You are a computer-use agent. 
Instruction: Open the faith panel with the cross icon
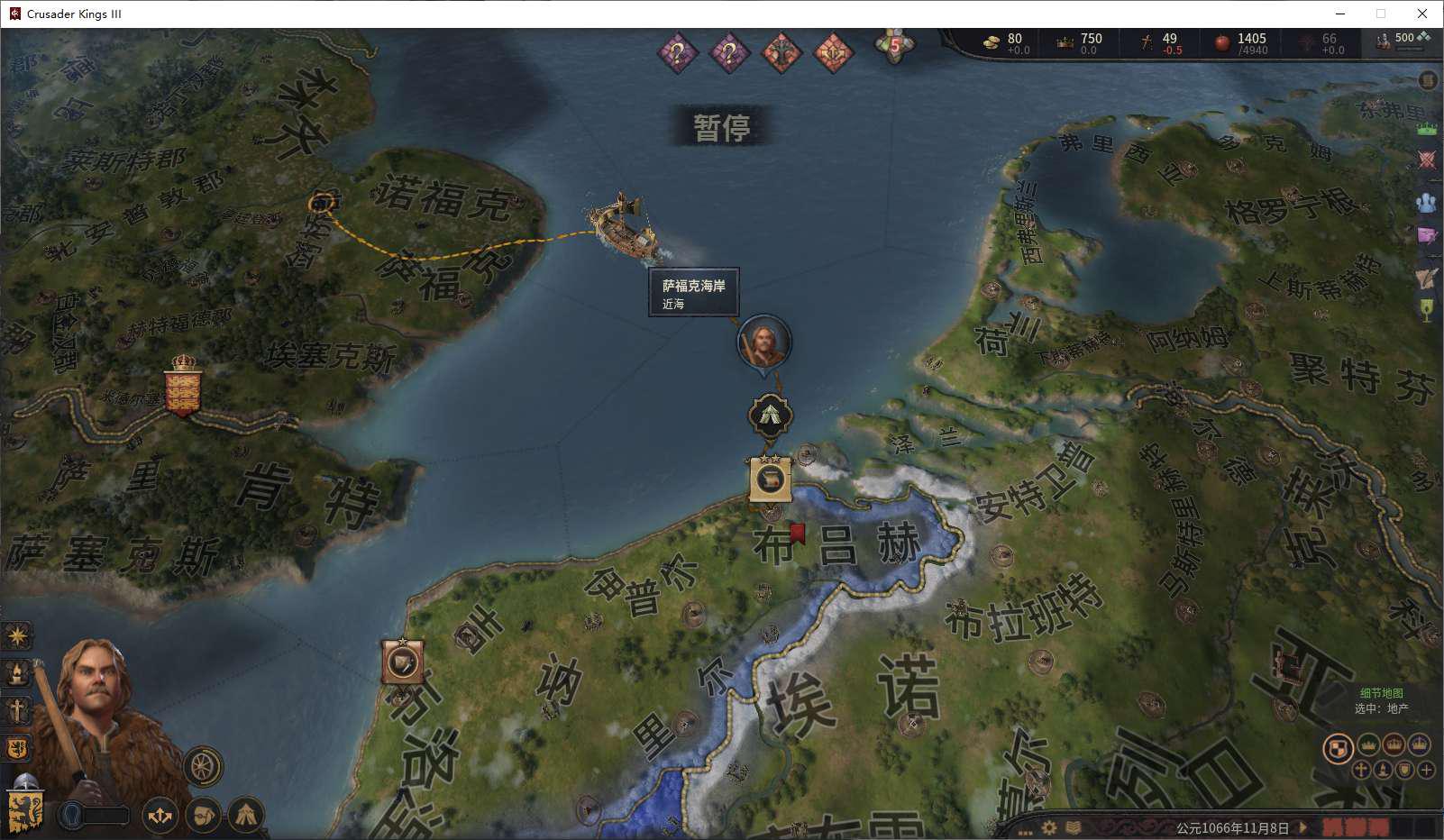tap(17, 711)
